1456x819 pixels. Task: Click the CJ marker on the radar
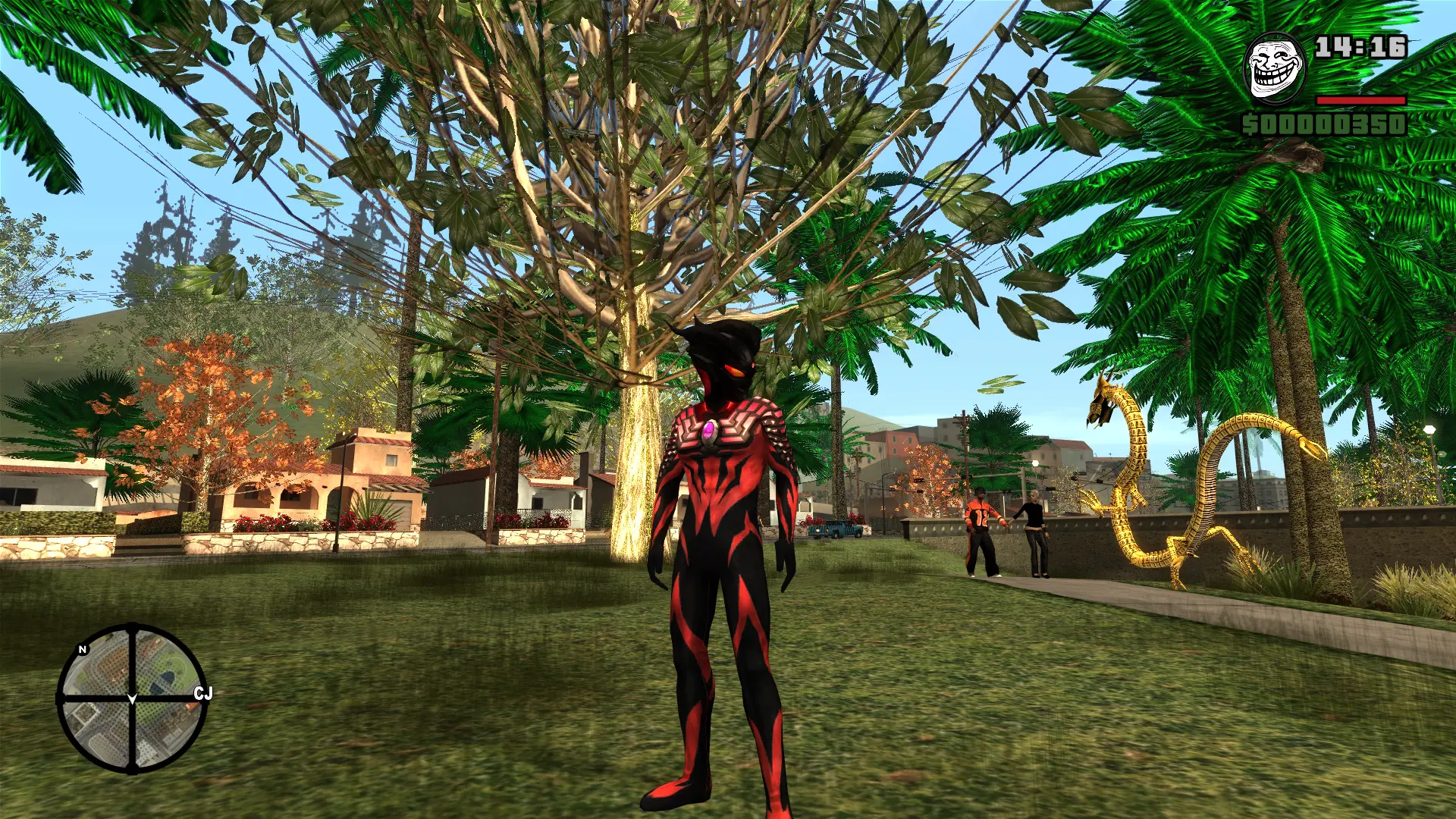pos(202,693)
